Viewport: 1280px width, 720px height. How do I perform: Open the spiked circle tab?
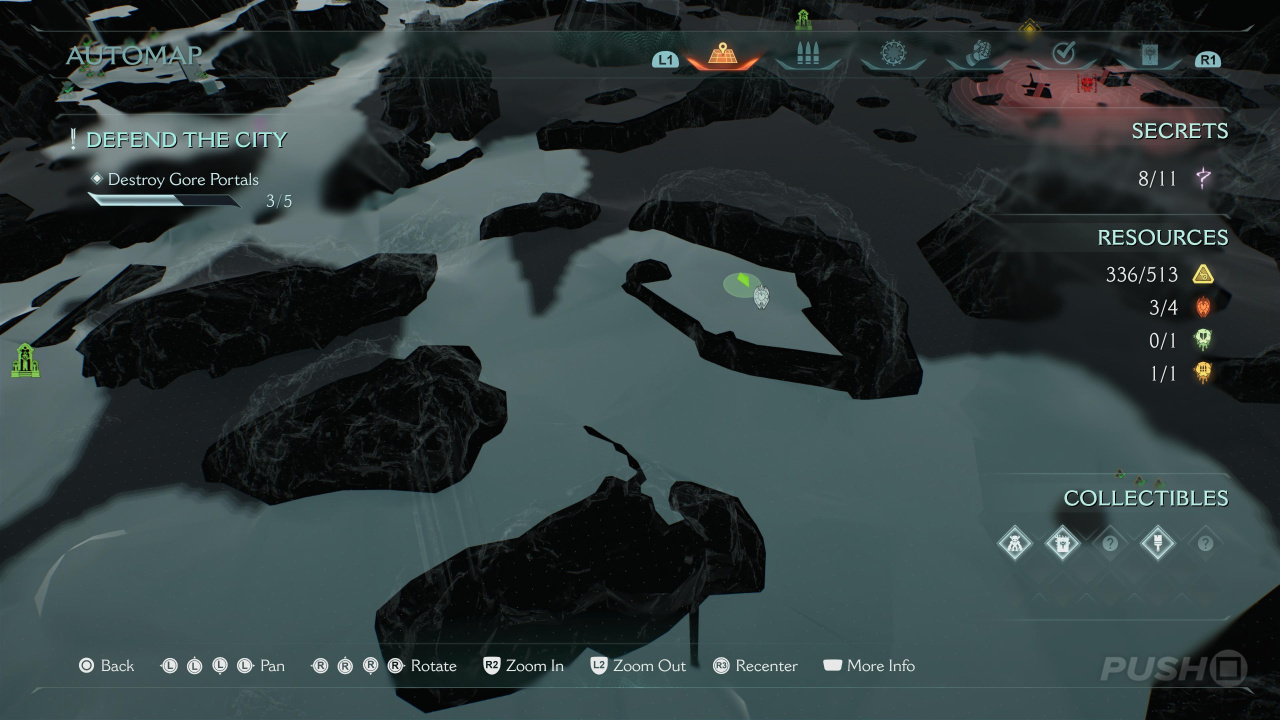click(x=892, y=54)
